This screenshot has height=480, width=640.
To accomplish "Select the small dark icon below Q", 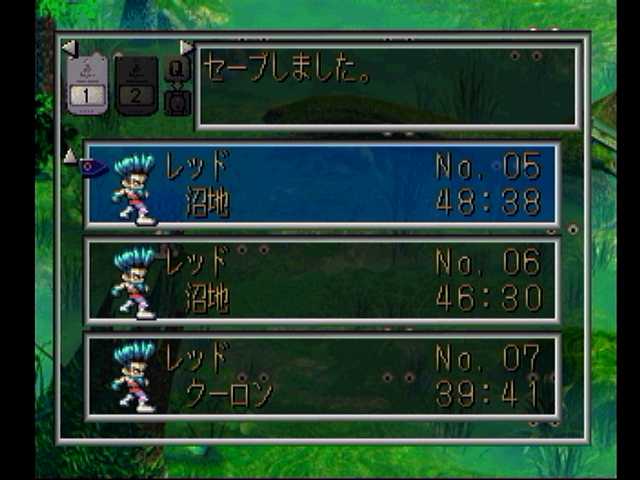I will (177, 101).
